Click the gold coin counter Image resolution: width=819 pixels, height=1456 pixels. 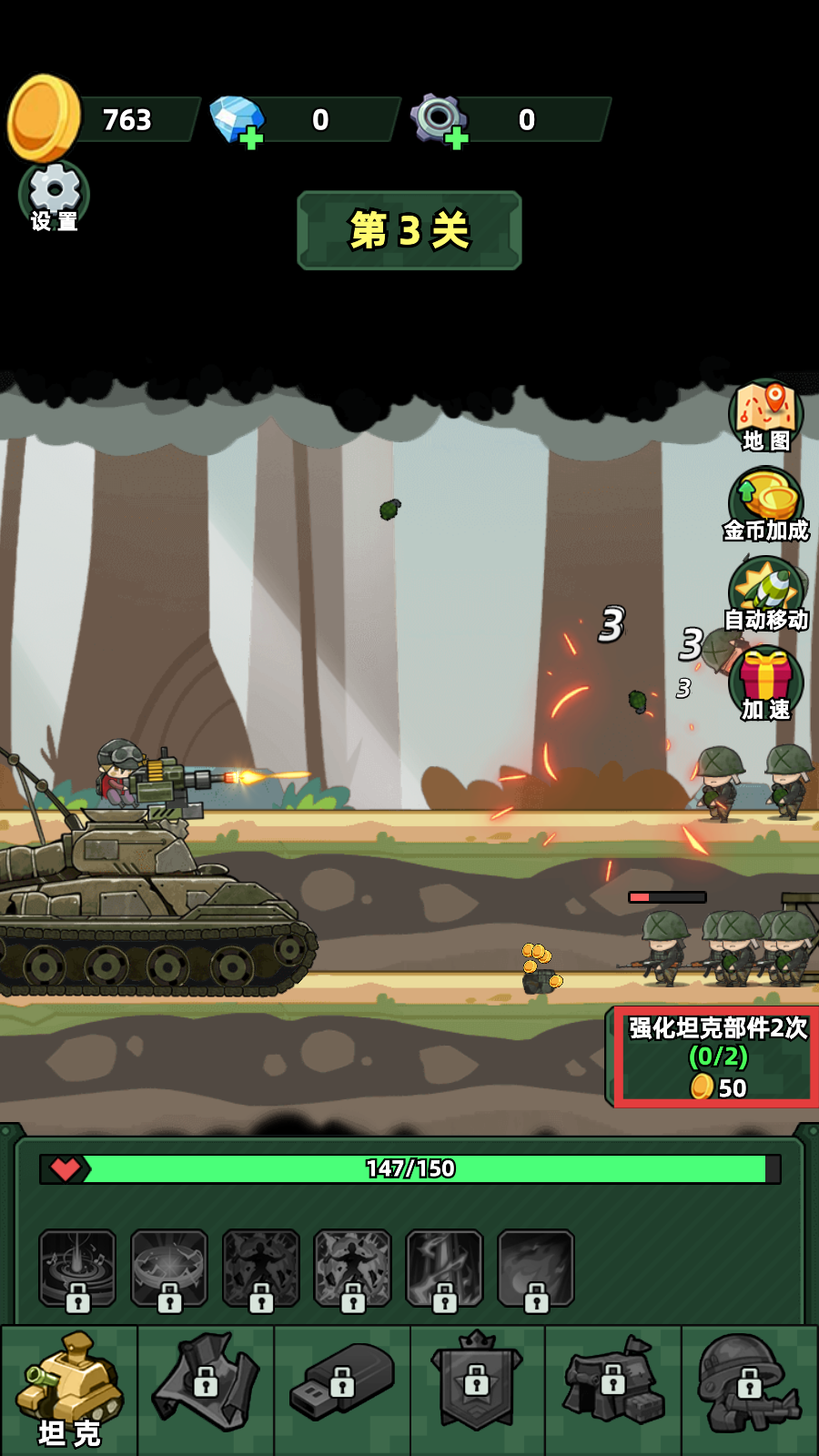(x=105, y=119)
